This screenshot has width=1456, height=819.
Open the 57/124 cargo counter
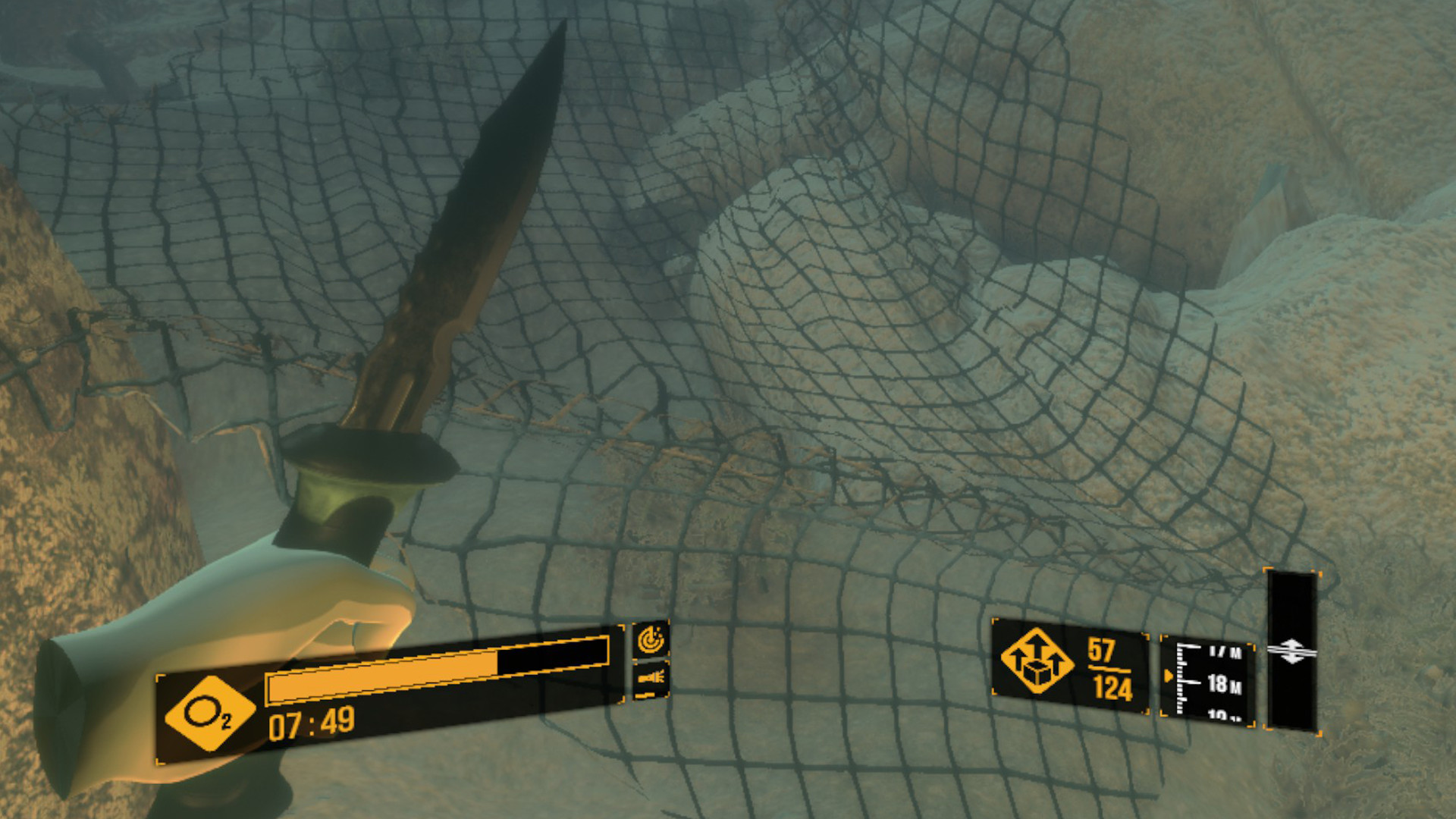pos(1109,670)
